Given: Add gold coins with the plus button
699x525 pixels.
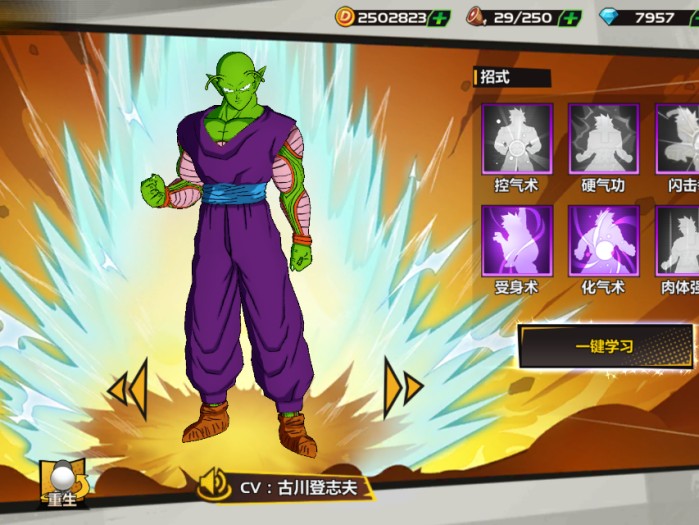Looking at the screenshot, I should pyautogui.click(x=439, y=18).
